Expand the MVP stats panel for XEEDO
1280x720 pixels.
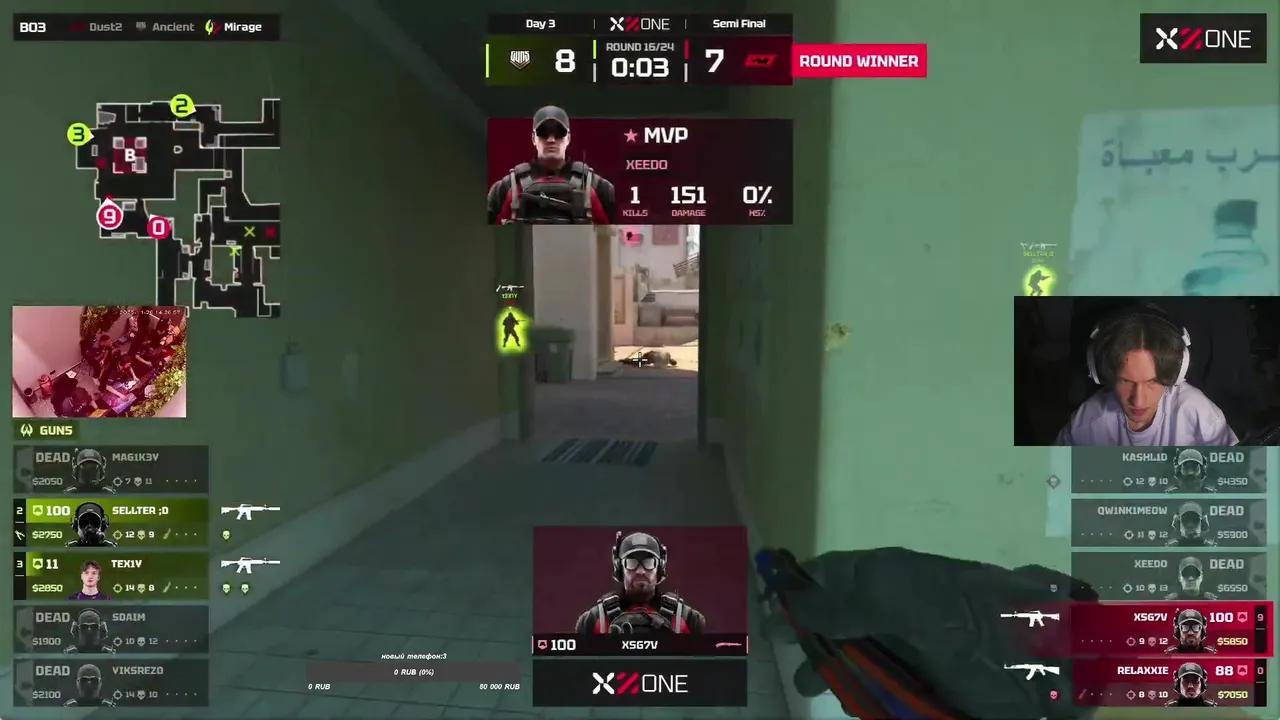pos(688,196)
